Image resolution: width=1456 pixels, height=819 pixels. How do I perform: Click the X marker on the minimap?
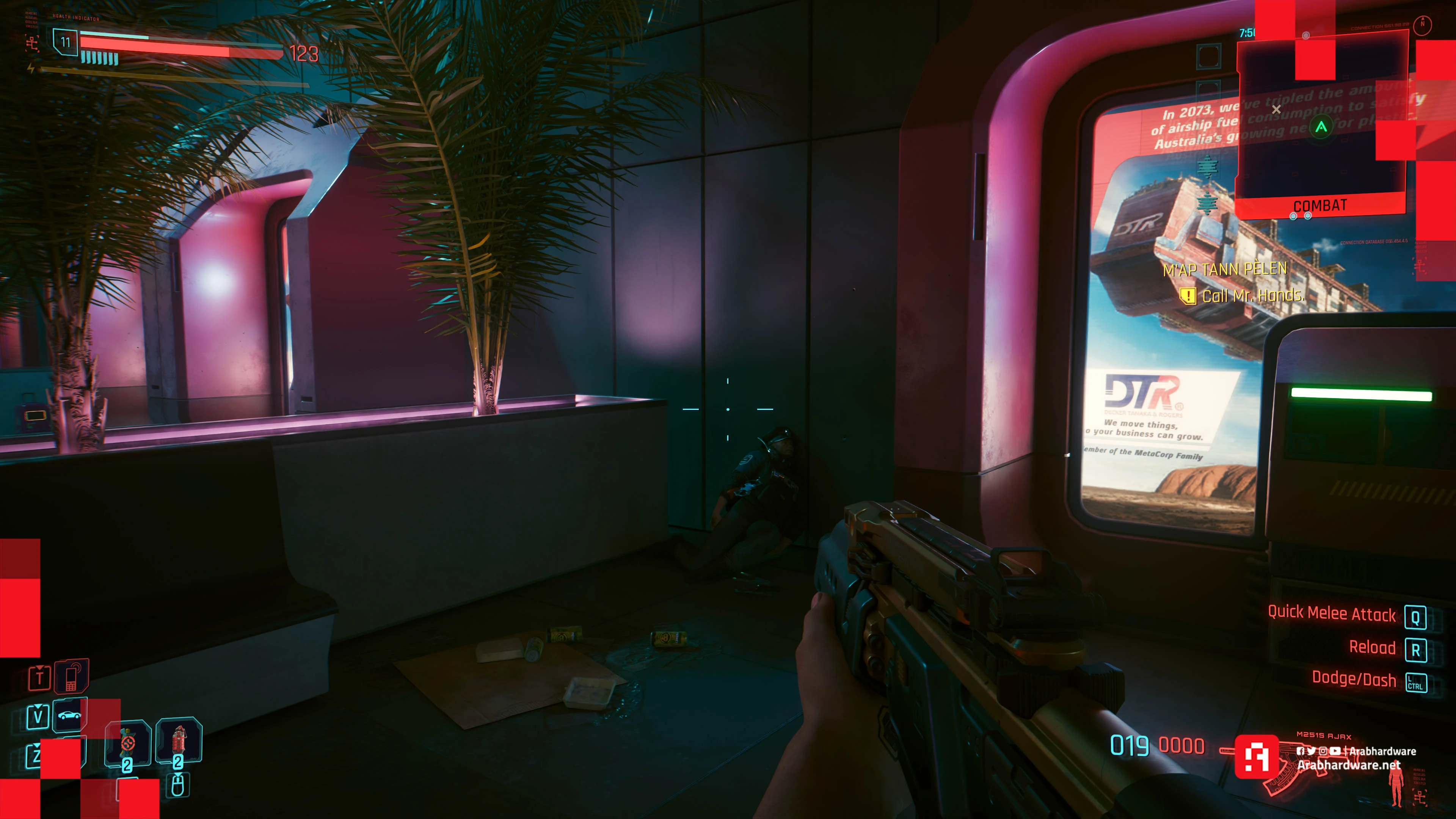point(1276,109)
